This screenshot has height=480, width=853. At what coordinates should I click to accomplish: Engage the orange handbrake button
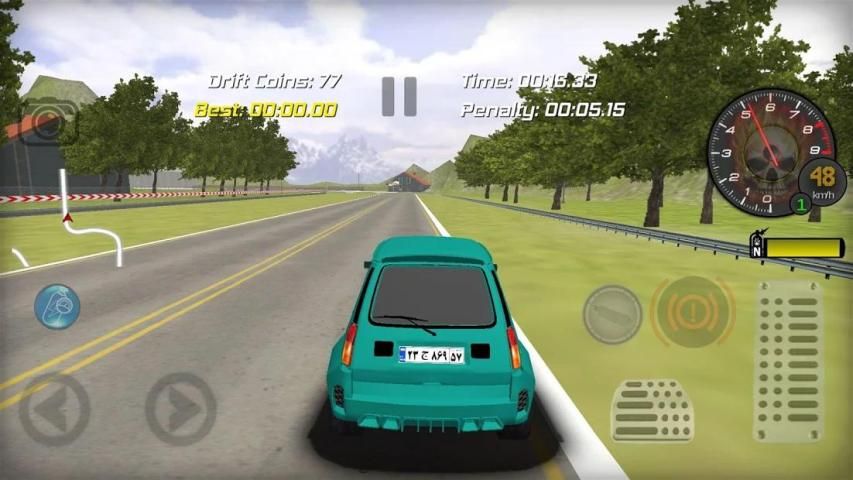pos(692,312)
